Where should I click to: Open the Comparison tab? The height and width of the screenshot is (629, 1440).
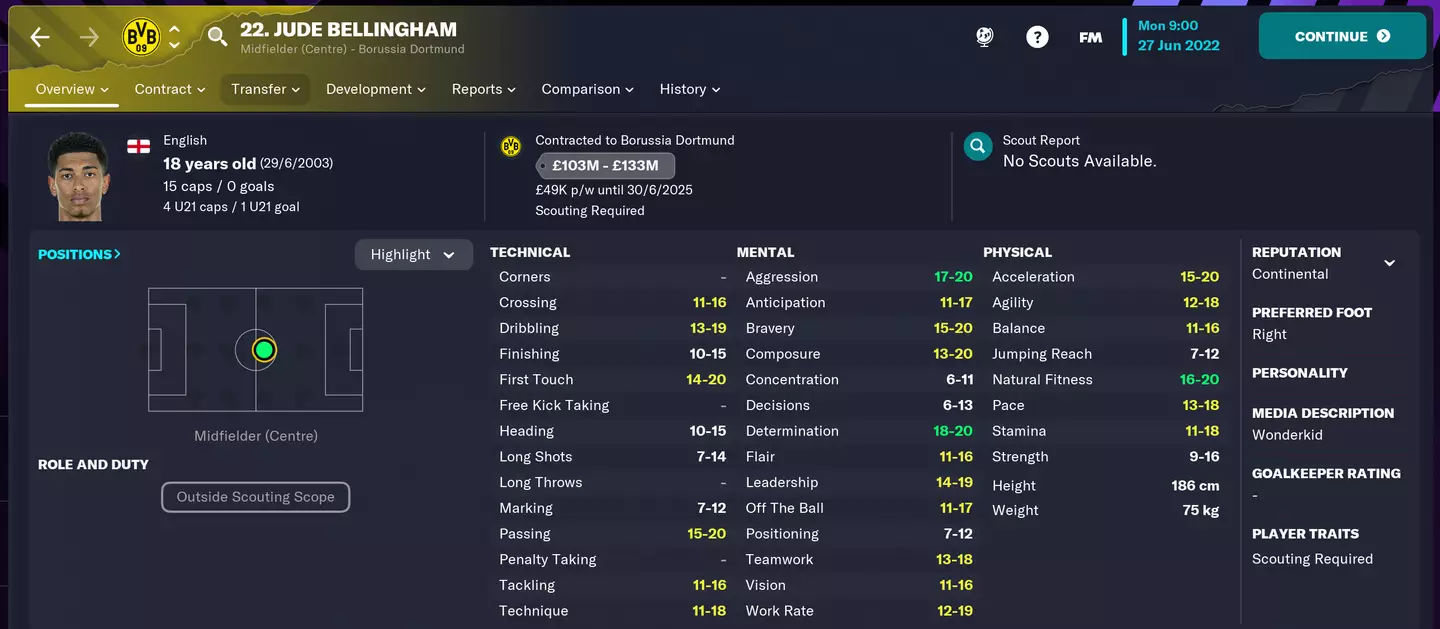point(588,89)
